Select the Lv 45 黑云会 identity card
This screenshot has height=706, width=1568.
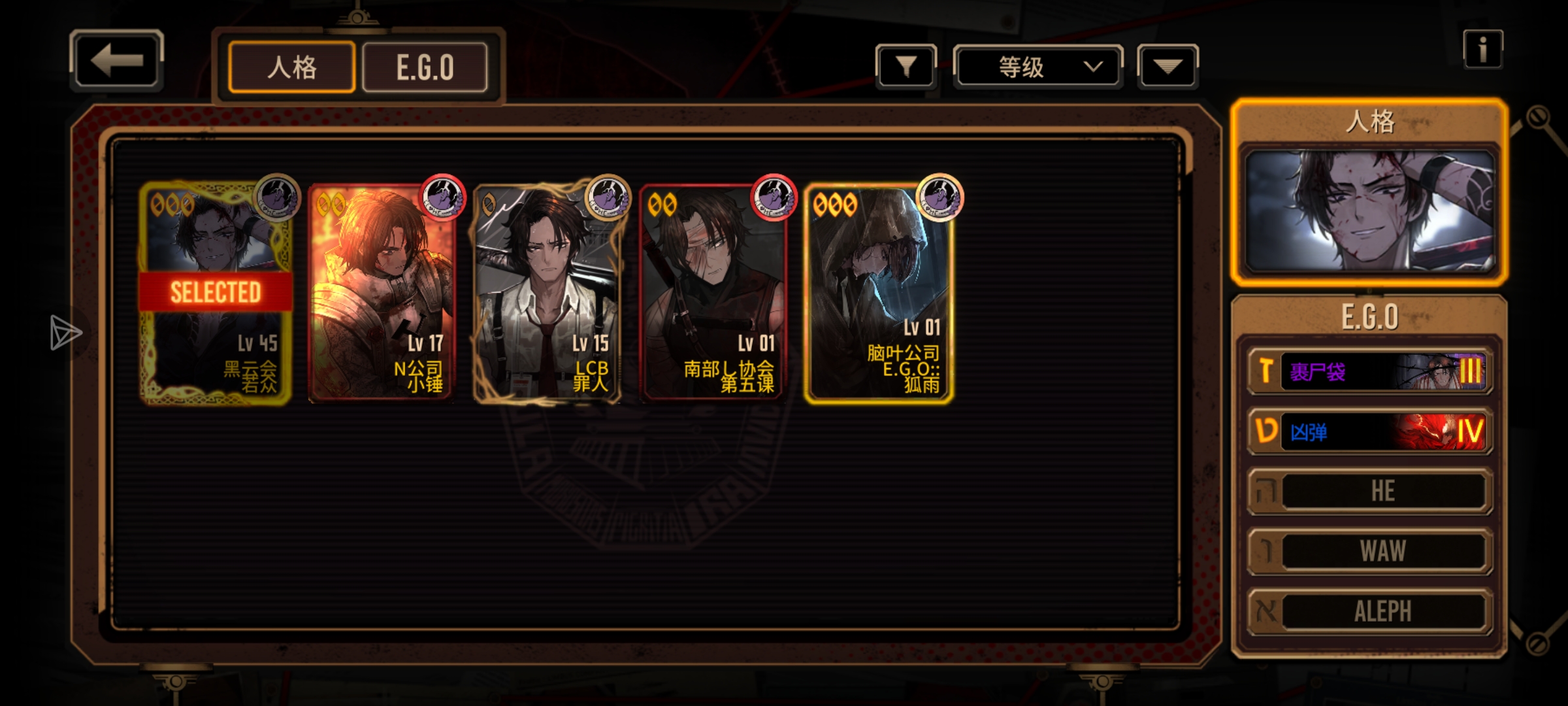pos(216,293)
